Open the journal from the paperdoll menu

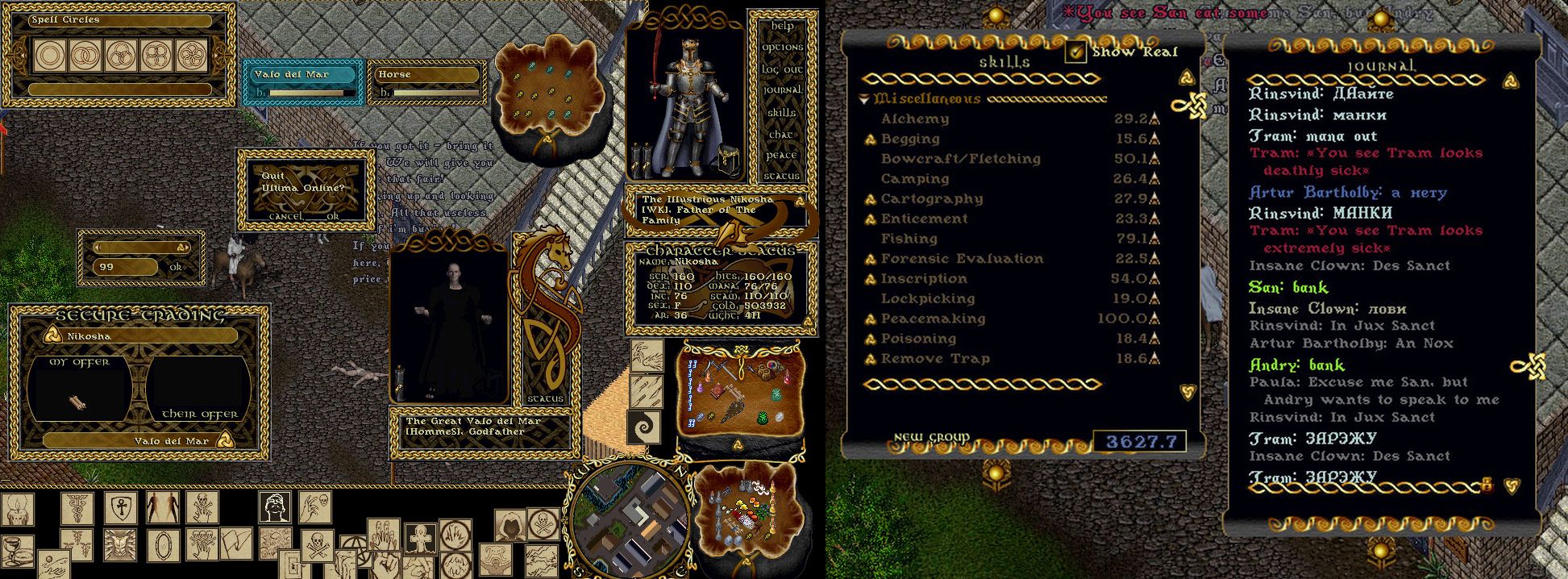[x=782, y=91]
